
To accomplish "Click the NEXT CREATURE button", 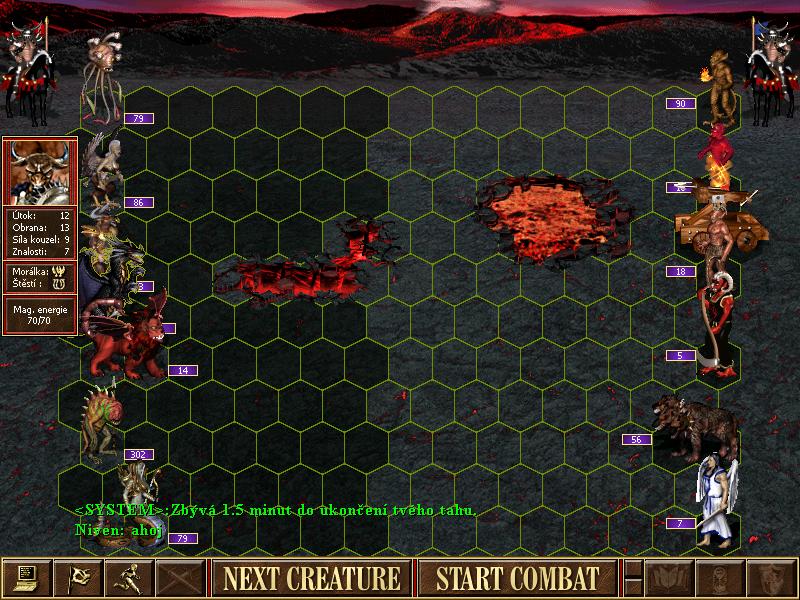I will (311, 578).
